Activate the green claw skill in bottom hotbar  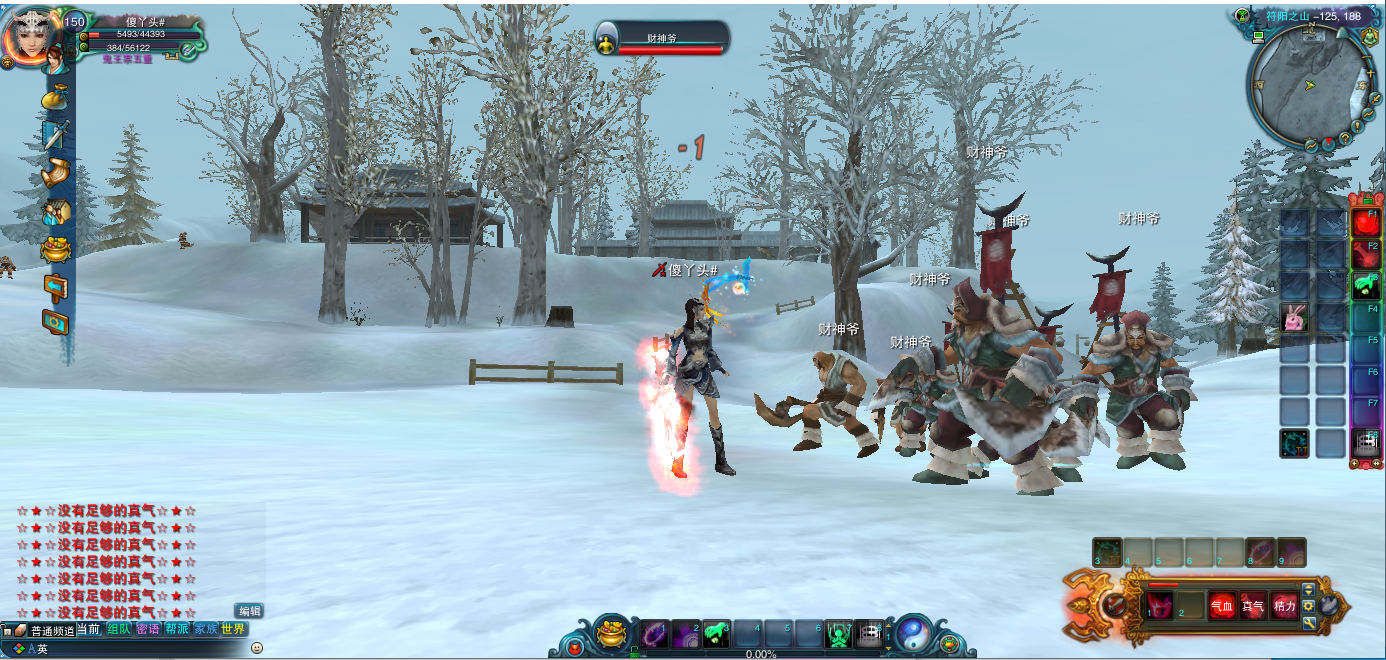(x=716, y=633)
